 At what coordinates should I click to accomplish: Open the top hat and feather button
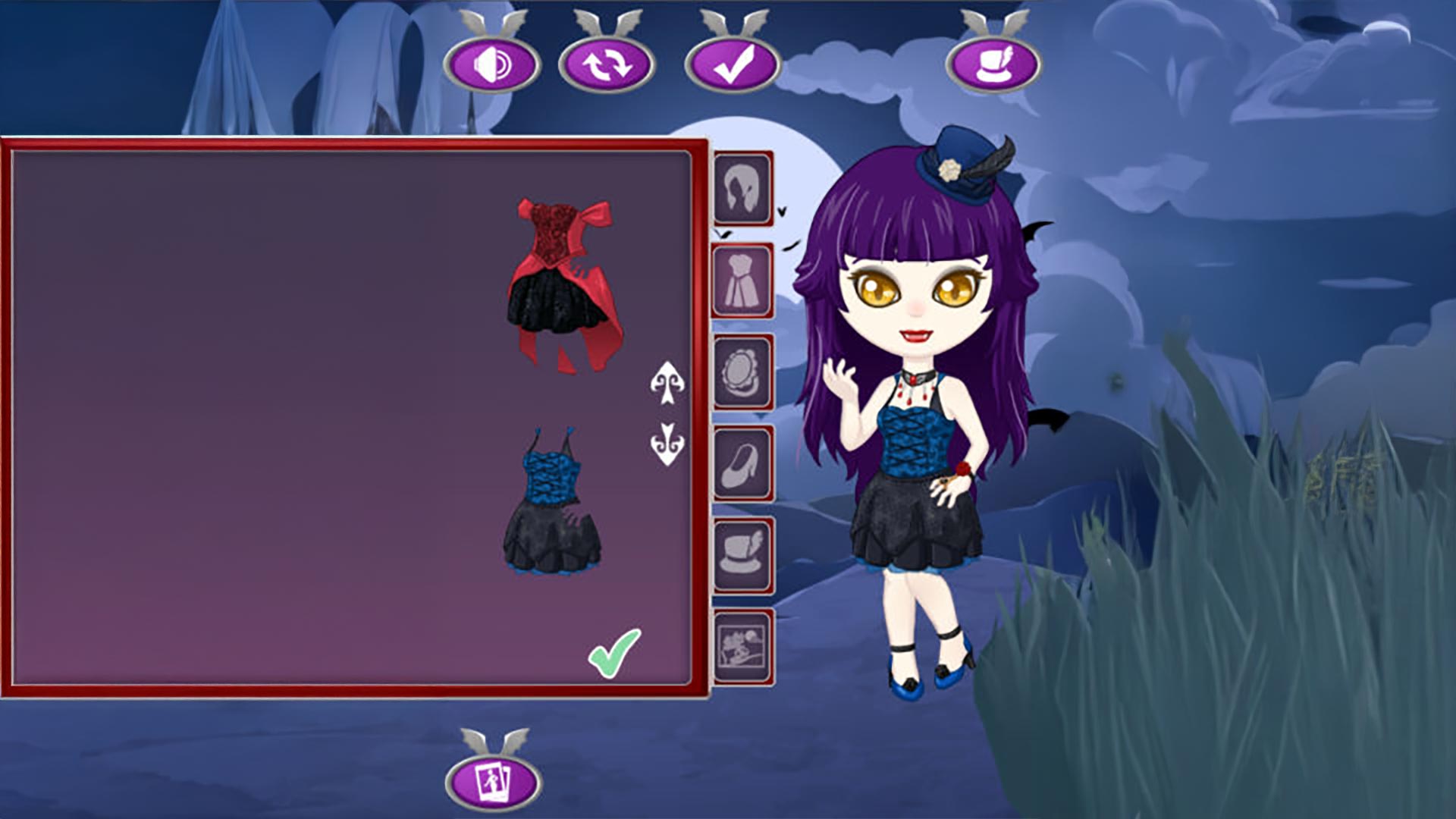pyautogui.click(x=993, y=64)
